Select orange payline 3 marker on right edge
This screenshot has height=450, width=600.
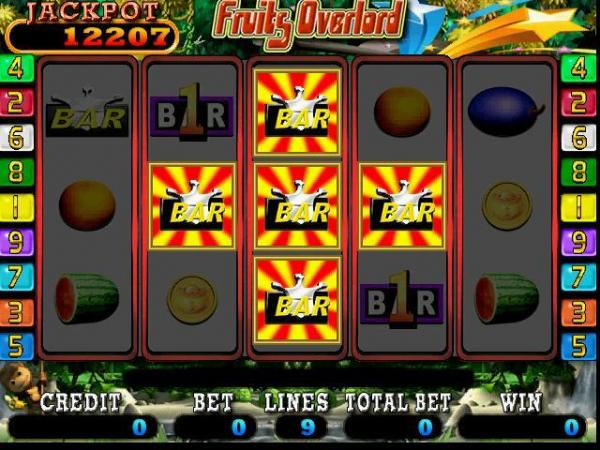point(578,311)
